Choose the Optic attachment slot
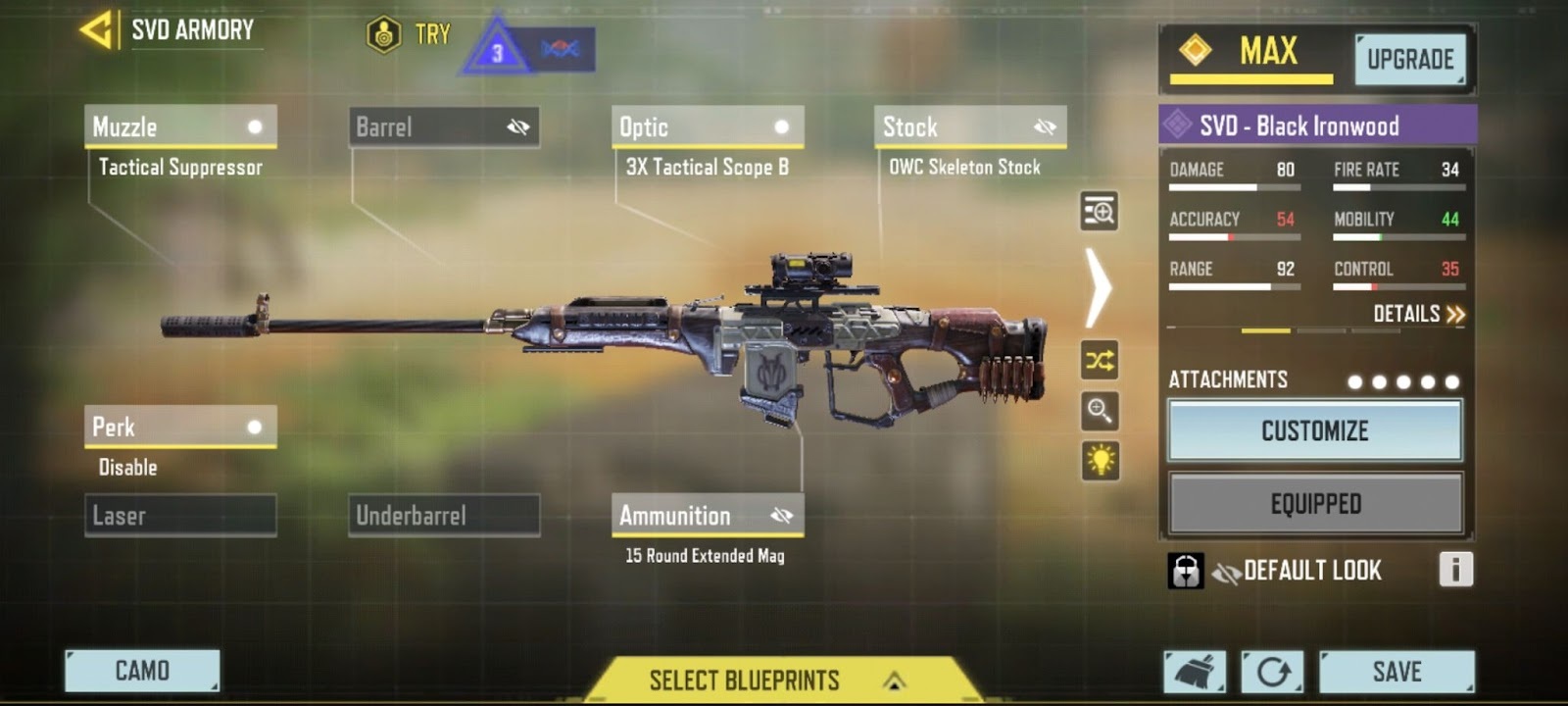Viewport: 1568px width, 706px height. point(708,127)
